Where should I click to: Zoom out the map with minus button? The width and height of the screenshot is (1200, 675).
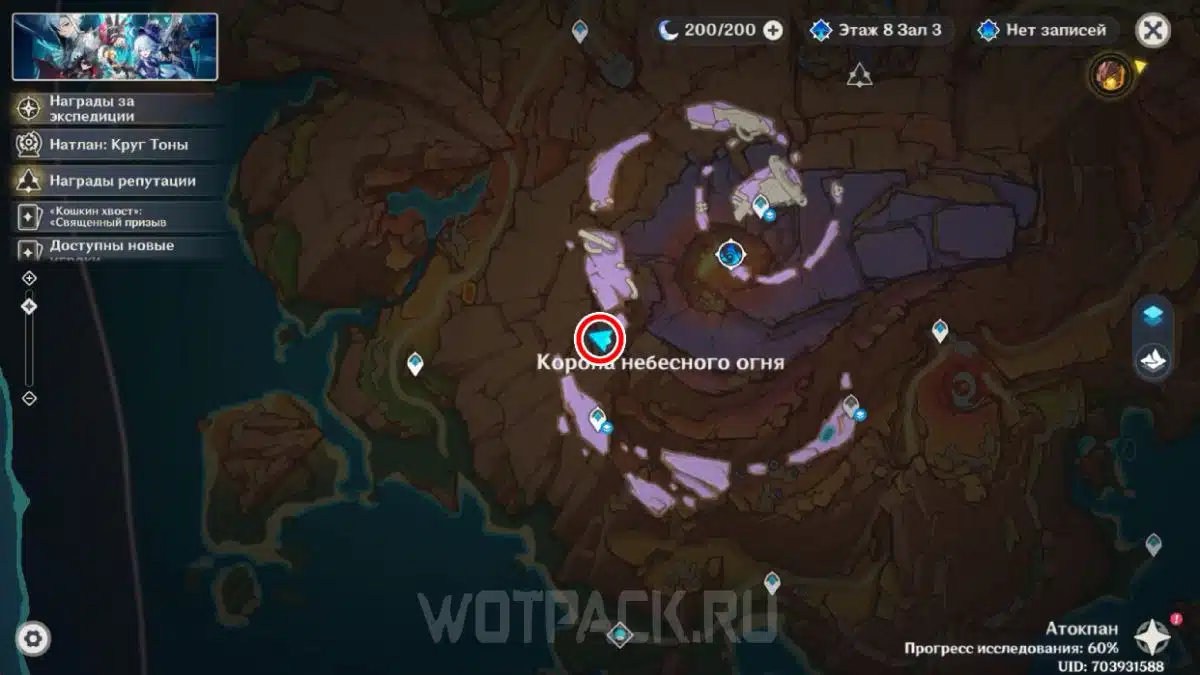coord(29,398)
